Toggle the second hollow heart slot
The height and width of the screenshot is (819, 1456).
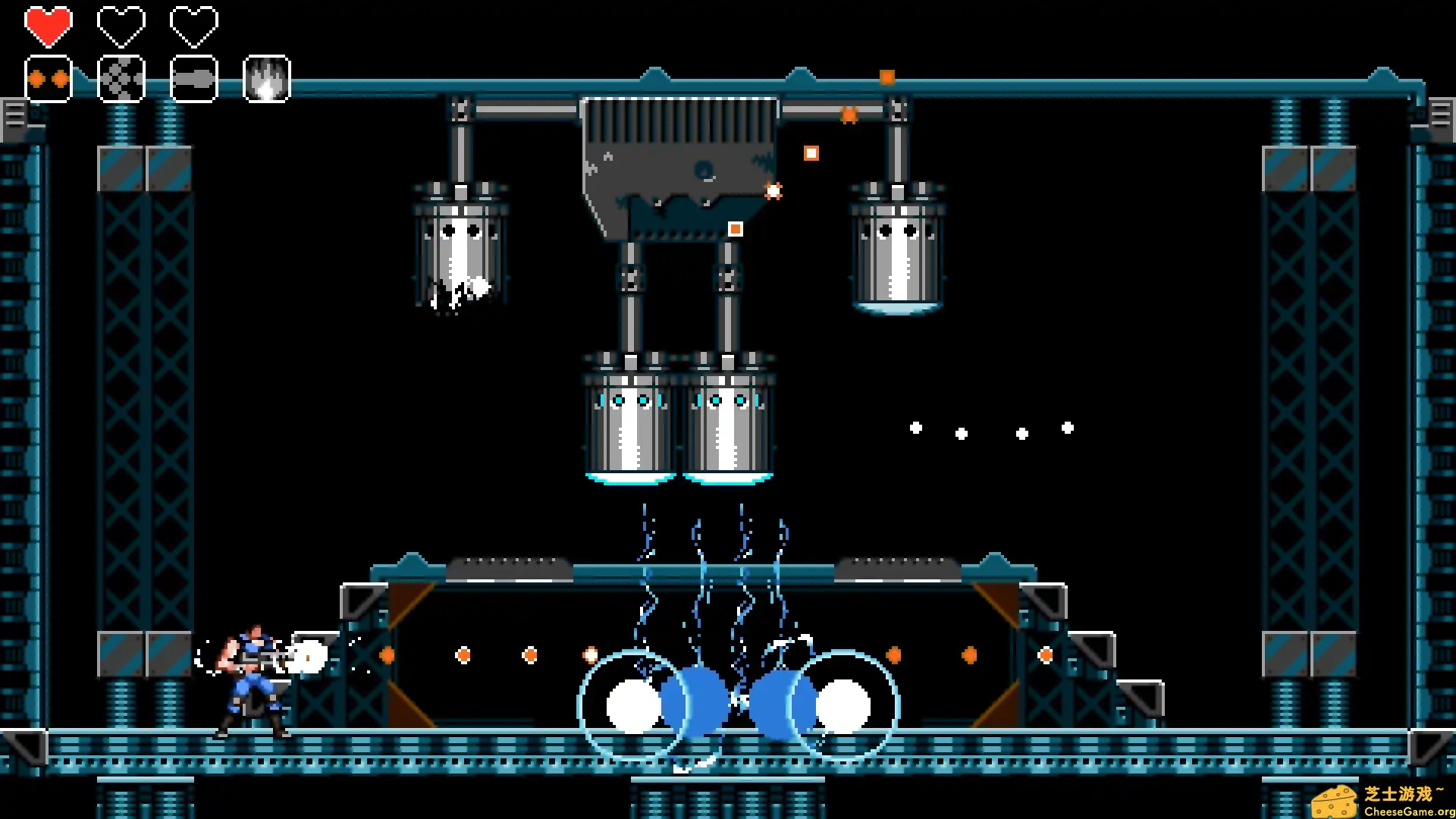[x=121, y=25]
